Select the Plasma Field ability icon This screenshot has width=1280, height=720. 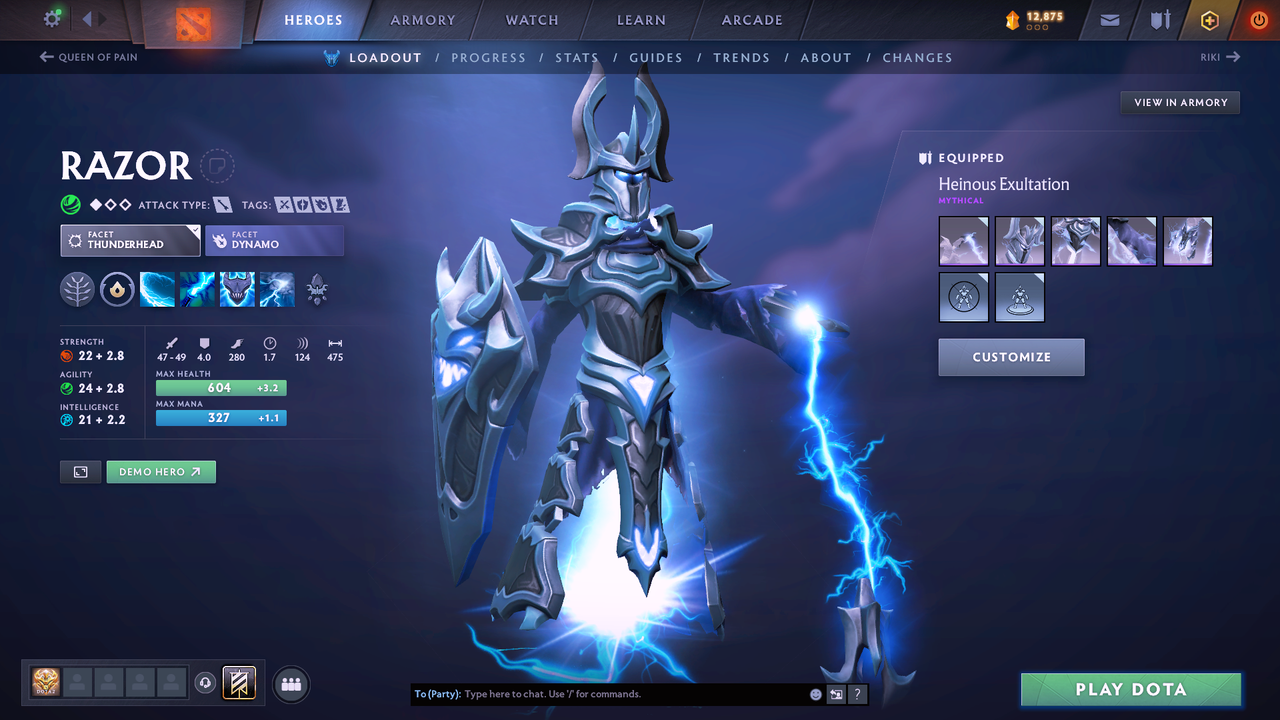coord(157,290)
